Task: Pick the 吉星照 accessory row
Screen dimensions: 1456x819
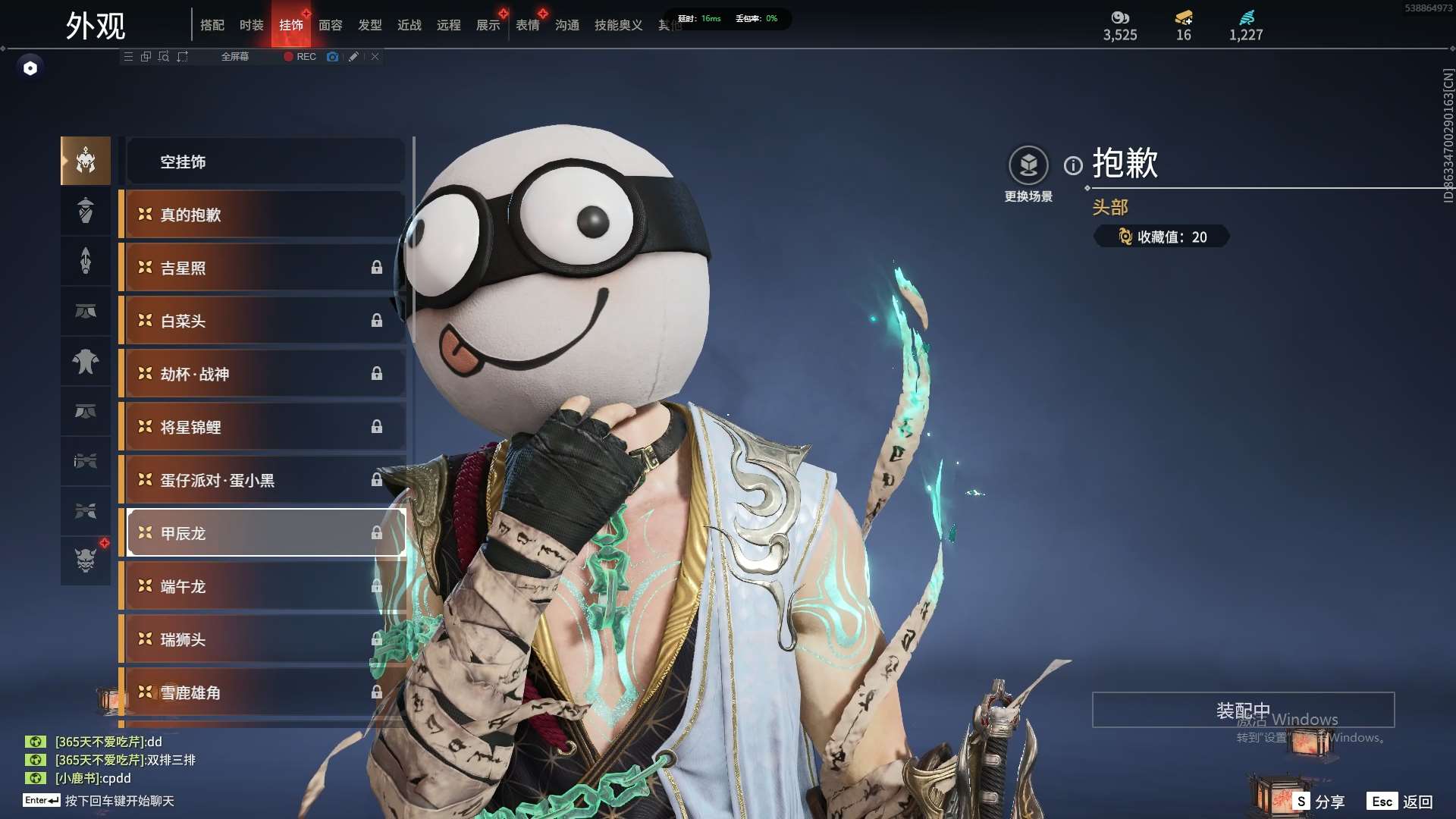Action: (x=265, y=268)
